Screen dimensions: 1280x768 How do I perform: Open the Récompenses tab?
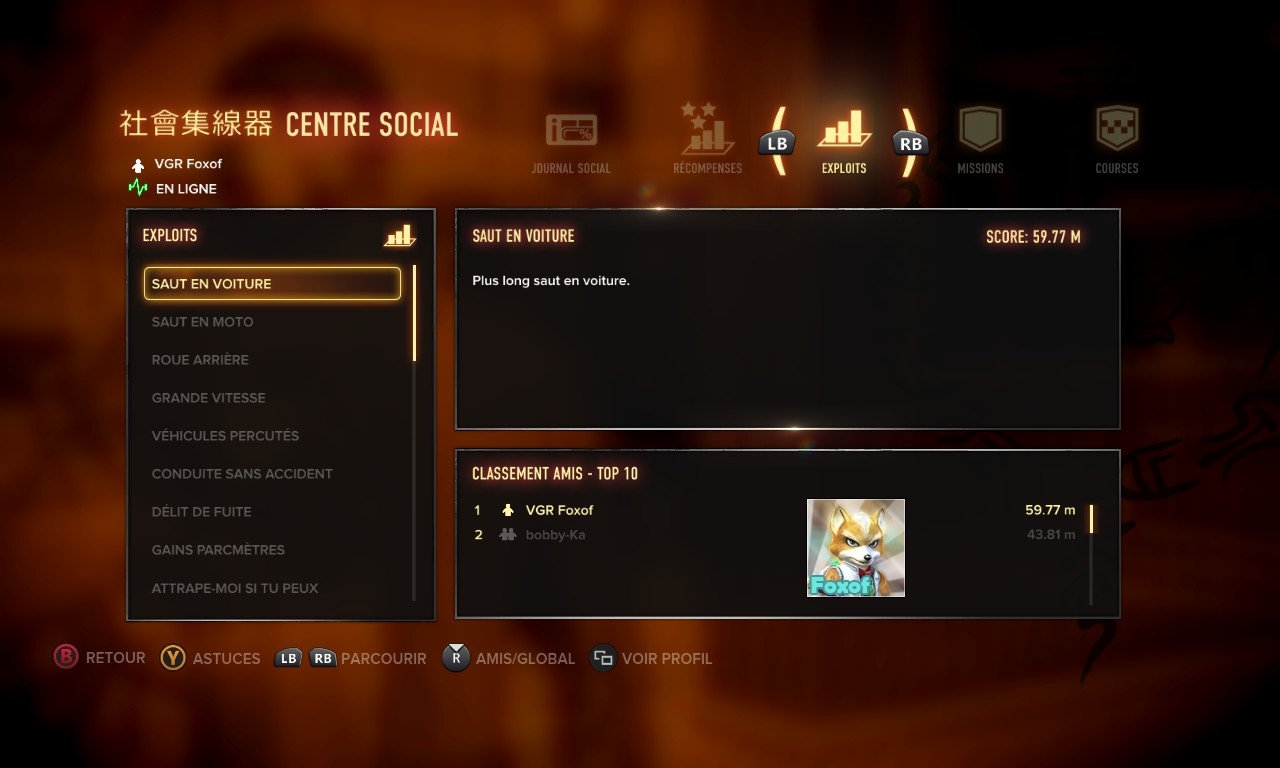point(707,141)
